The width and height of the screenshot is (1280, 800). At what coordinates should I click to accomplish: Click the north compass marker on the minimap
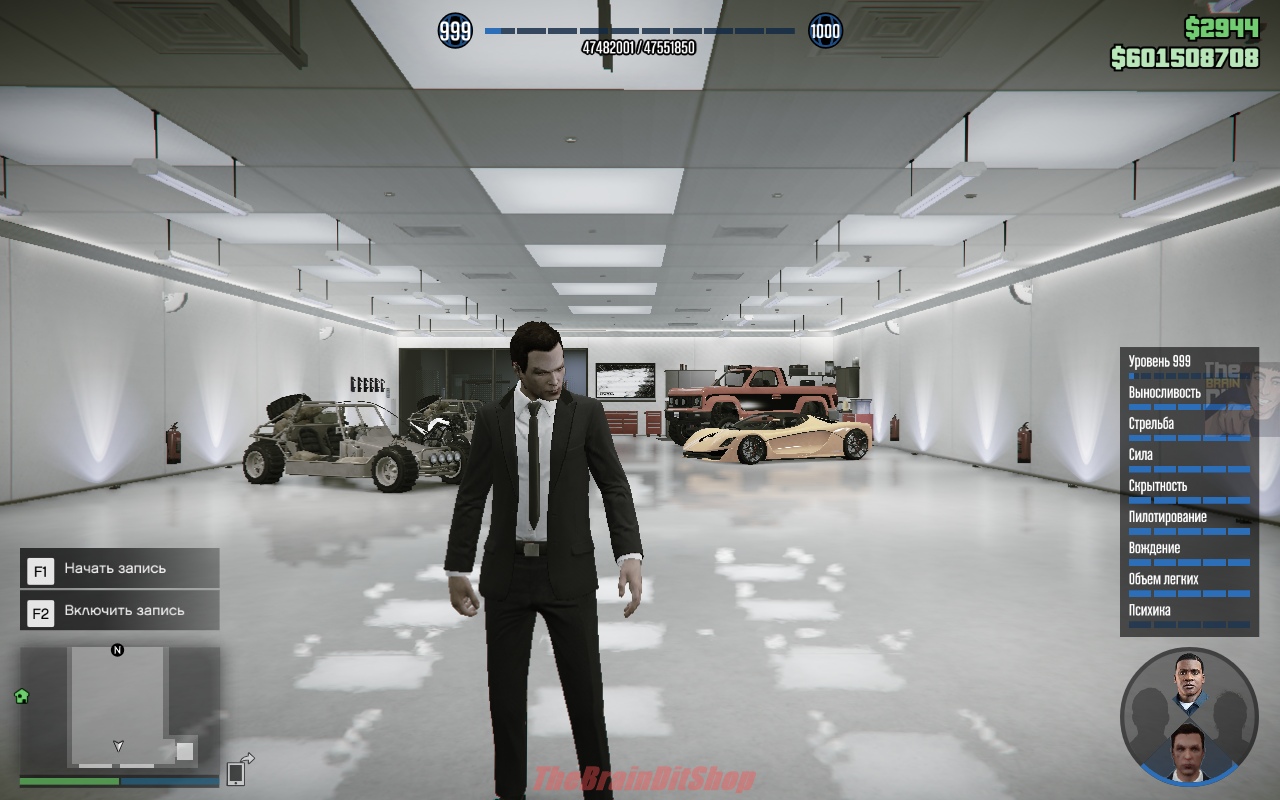[117, 650]
